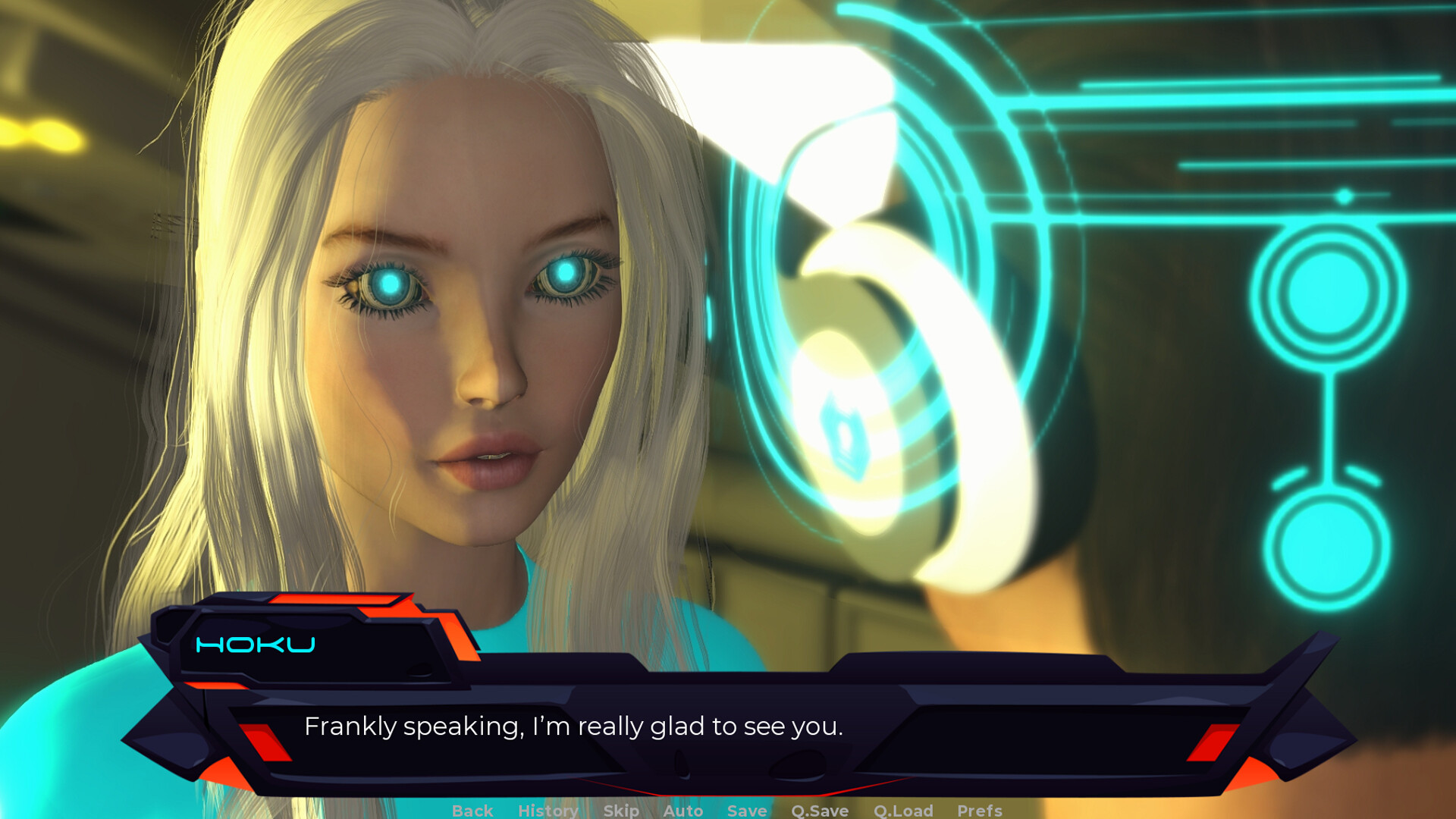Viewport: 1456px width, 819px height.
Task: Perform a quick save with Q.Save
Action: point(819,811)
